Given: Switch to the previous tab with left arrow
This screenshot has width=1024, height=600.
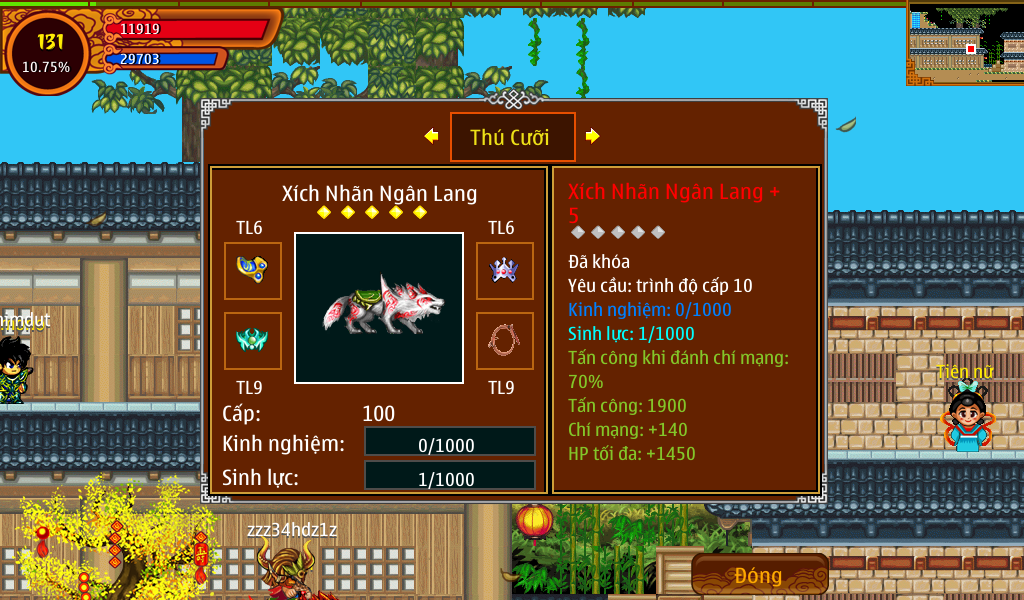Looking at the screenshot, I should click(x=431, y=136).
